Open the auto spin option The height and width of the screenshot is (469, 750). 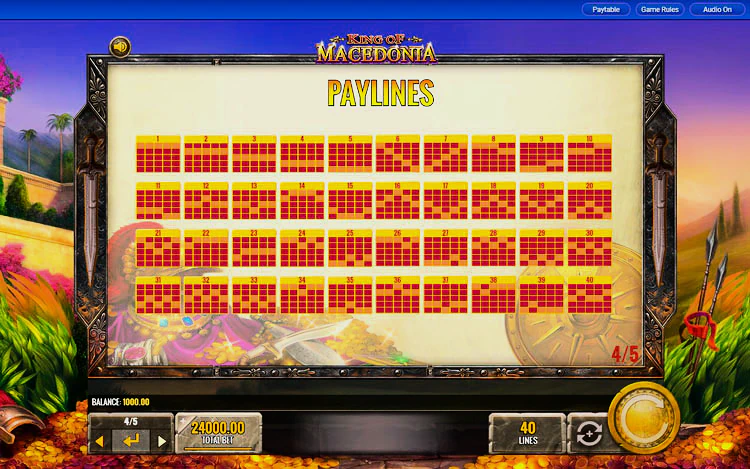[588, 434]
